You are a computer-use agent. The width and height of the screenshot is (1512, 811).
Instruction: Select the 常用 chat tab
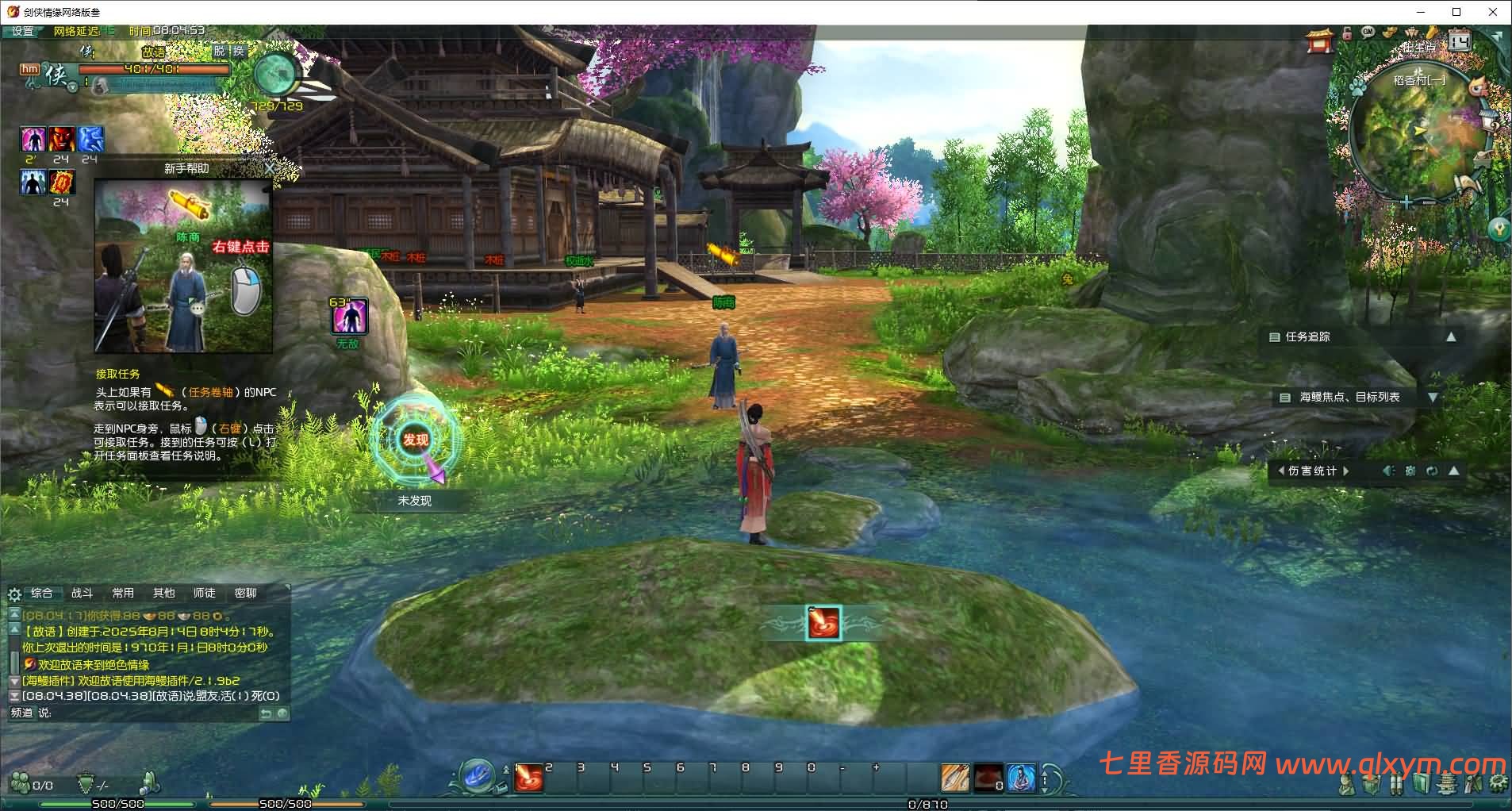pos(123,593)
